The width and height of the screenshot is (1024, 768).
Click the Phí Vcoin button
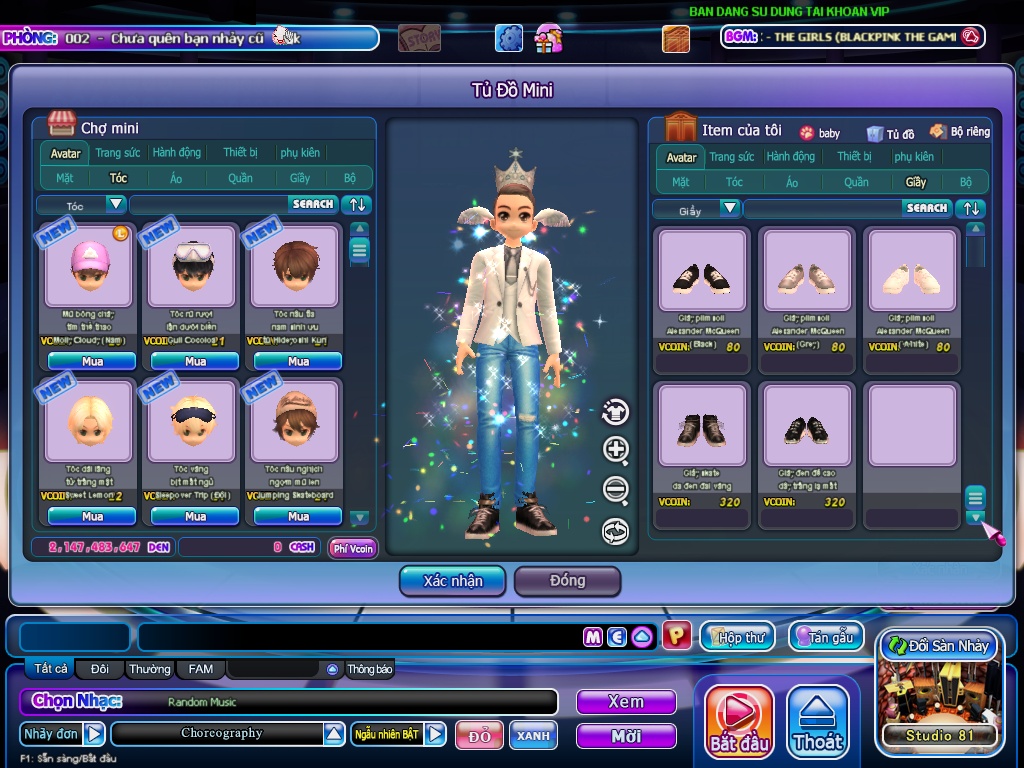point(353,548)
